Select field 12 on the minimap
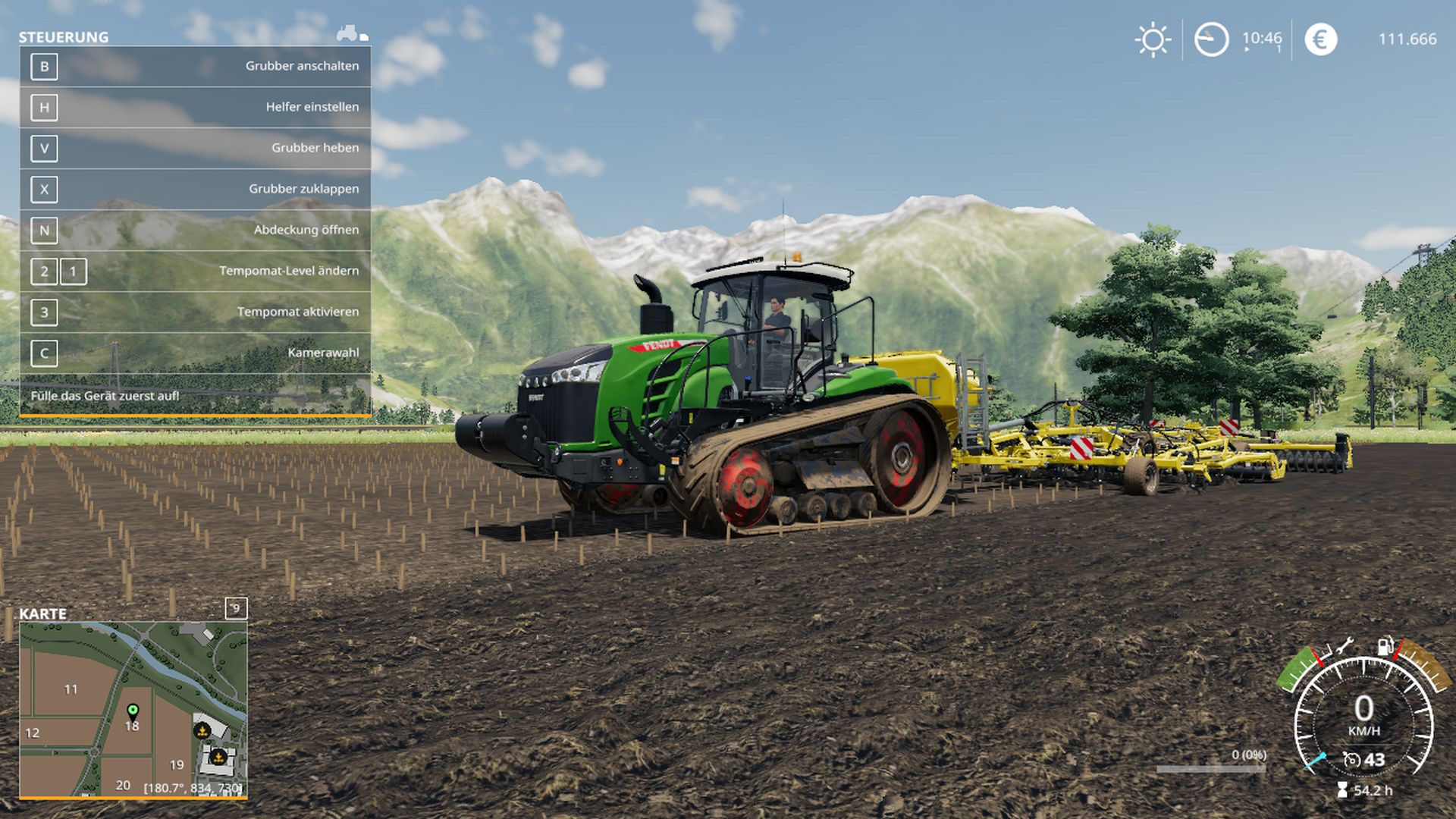Screen dimensions: 1456x819 32,733
